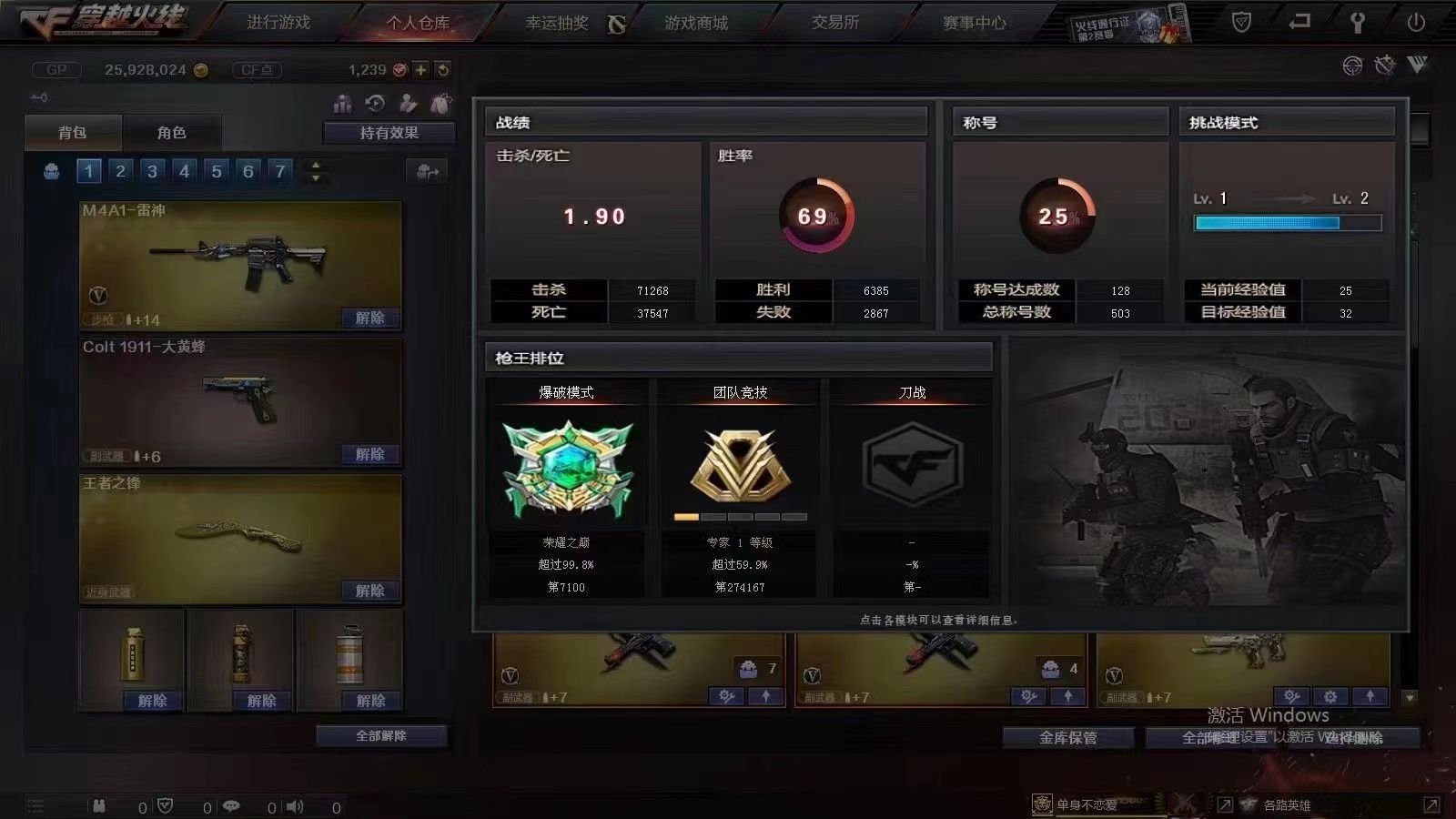Click the key icon in the title bar
This screenshot has width=1456, height=819.
click(x=1357, y=20)
